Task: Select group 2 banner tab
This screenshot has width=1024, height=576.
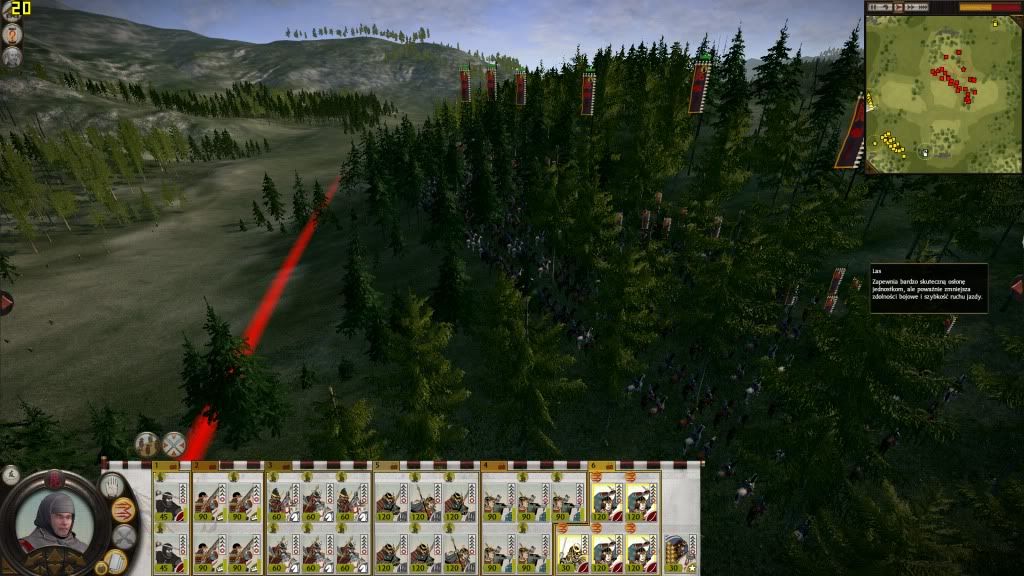Action: coord(197,465)
